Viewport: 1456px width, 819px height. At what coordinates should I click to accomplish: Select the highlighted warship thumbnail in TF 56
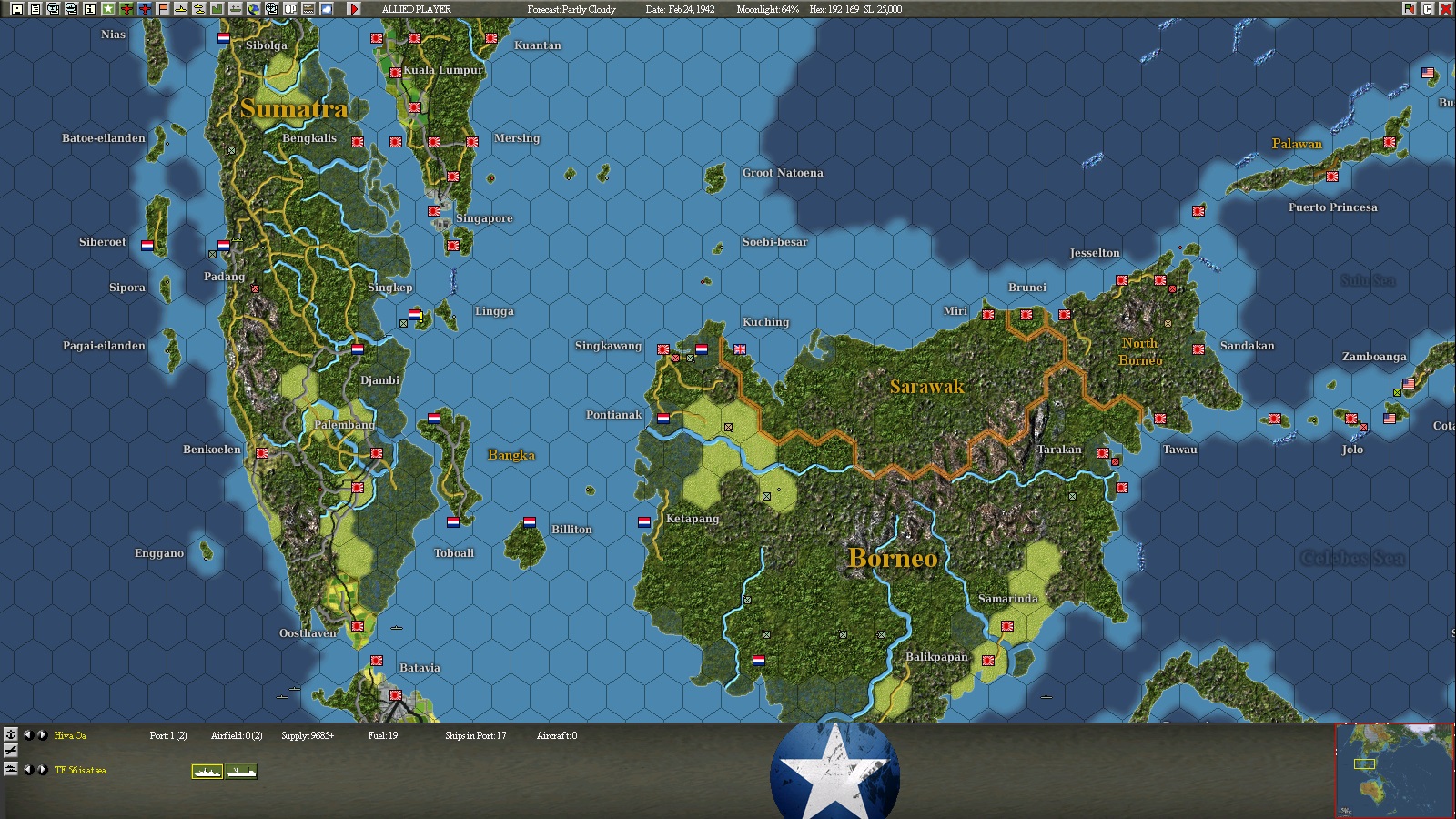point(207,771)
